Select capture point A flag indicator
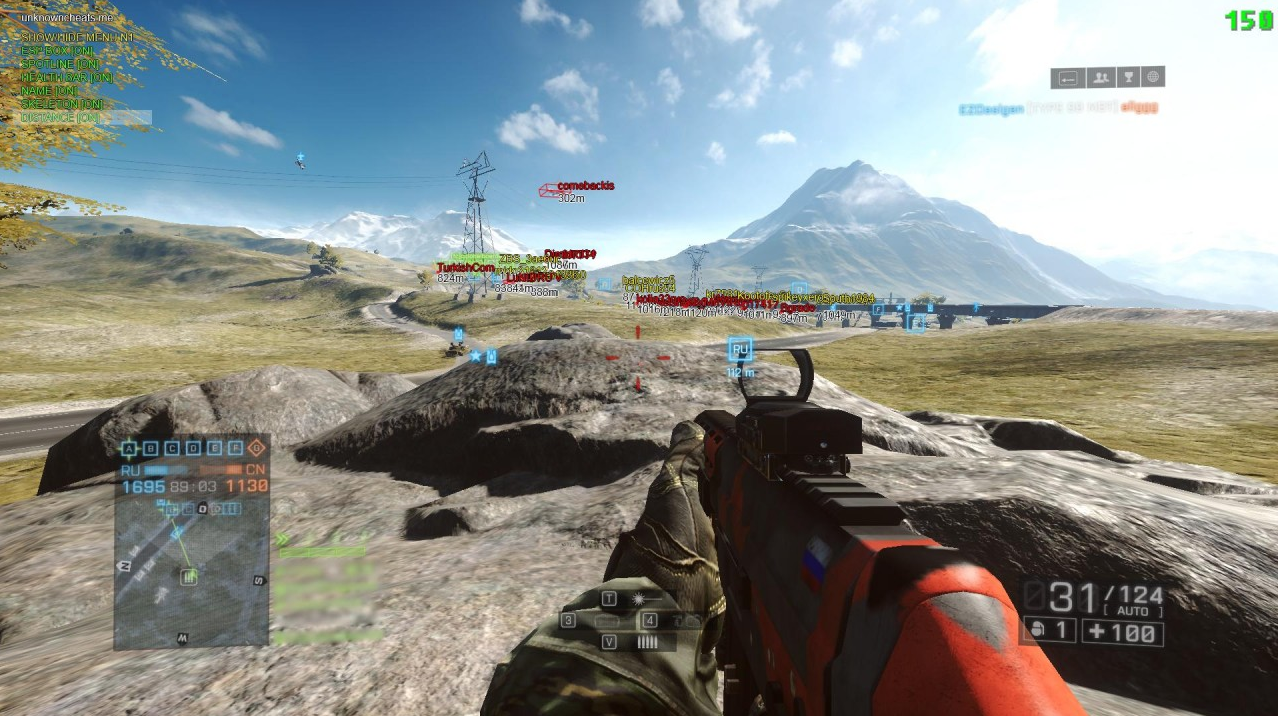 129,448
